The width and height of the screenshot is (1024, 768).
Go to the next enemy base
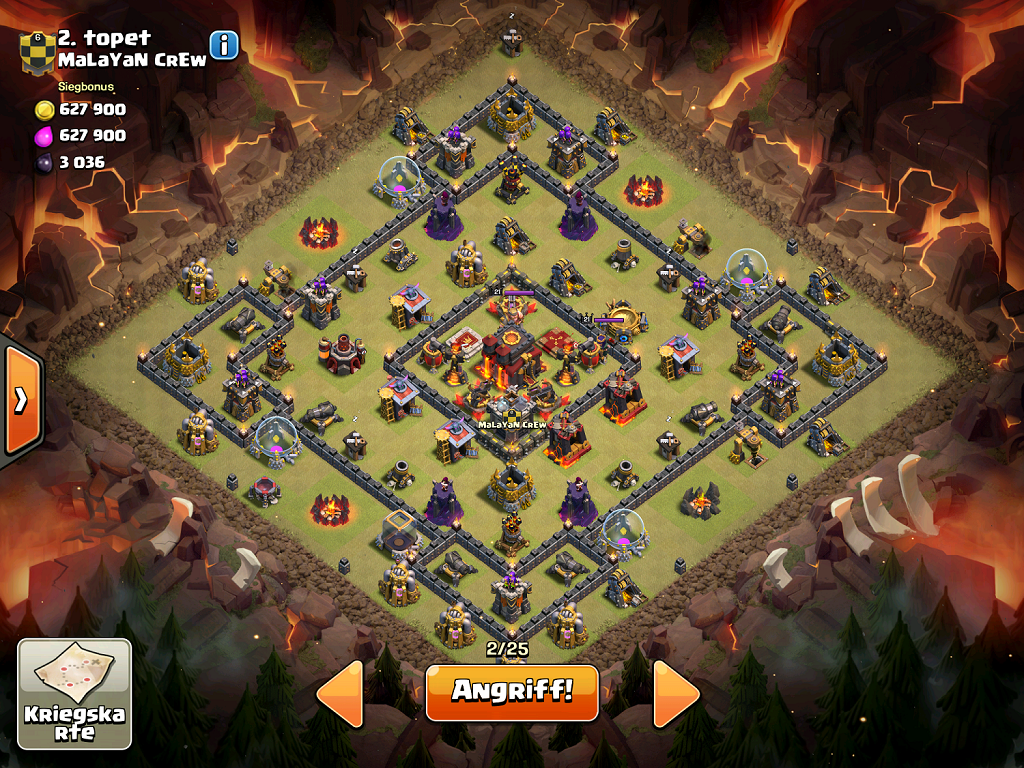(676, 693)
